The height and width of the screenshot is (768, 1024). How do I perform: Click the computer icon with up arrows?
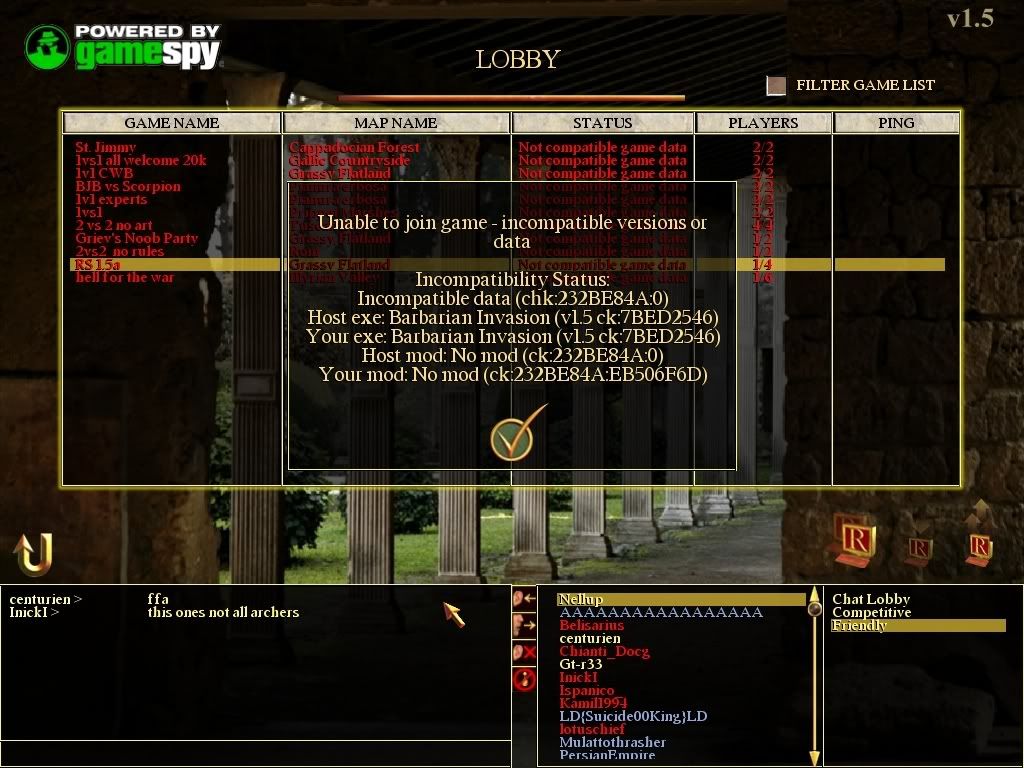click(980, 537)
